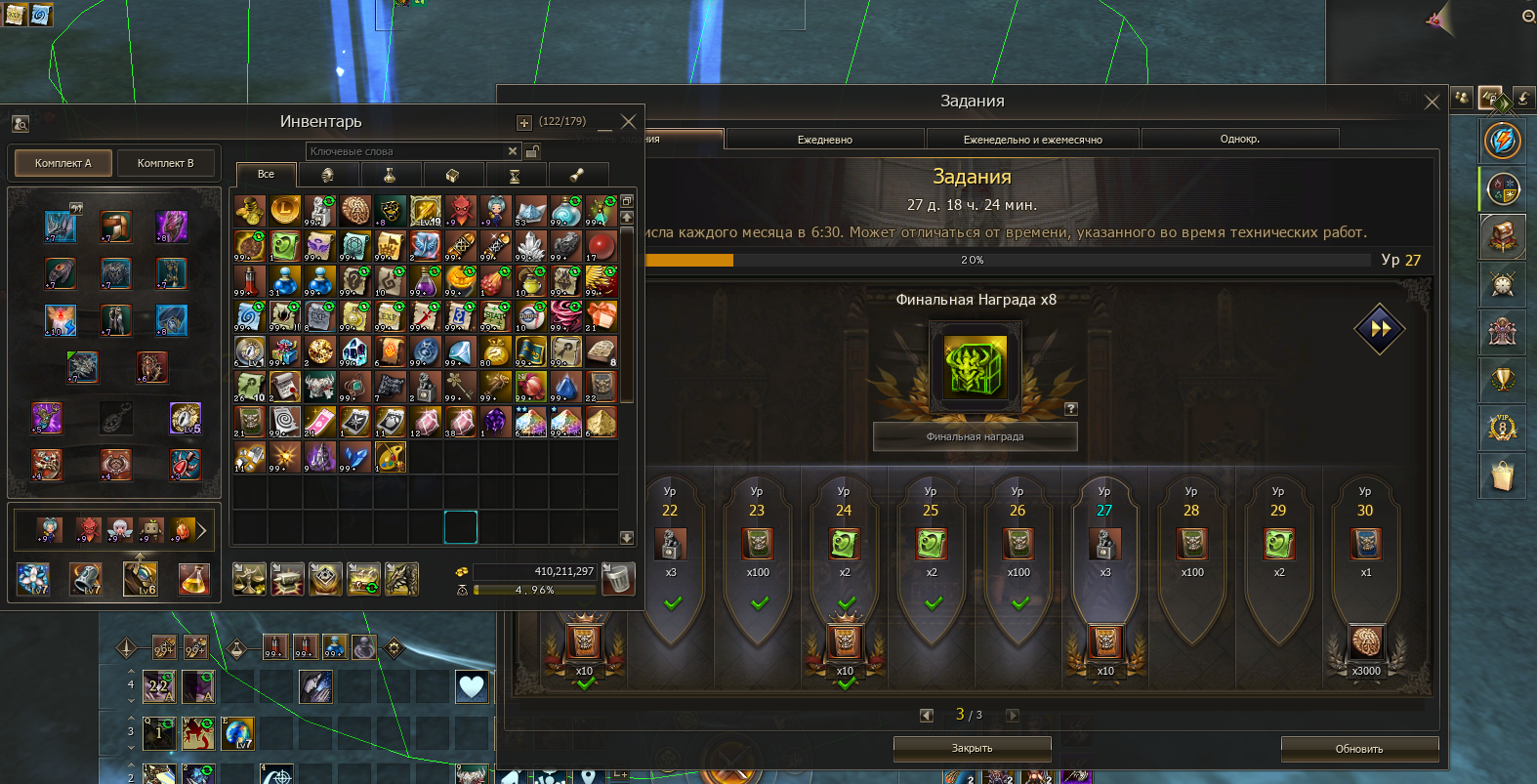The width and height of the screenshot is (1537, 784).
Task: Click the Обновить refresh button
Action: [x=1359, y=749]
